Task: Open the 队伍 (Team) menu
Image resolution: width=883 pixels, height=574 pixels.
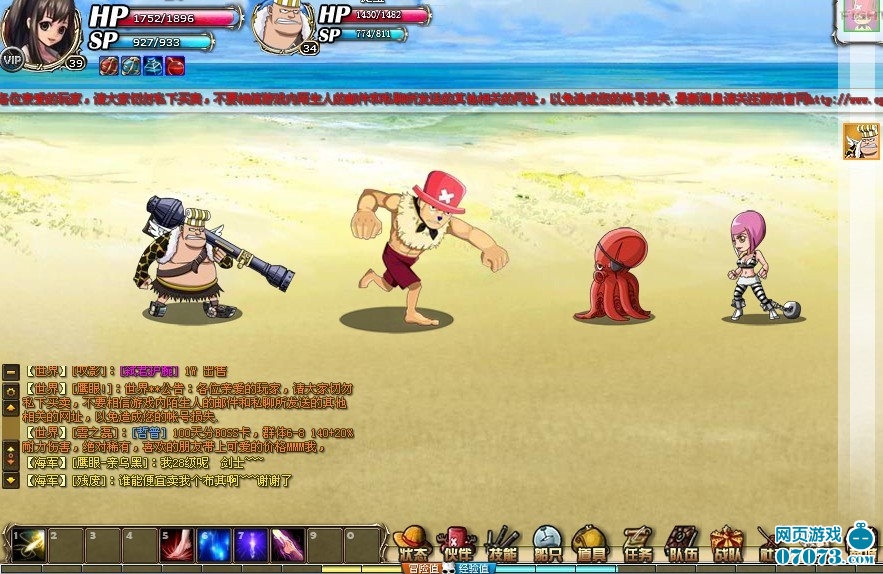Action: [683, 544]
